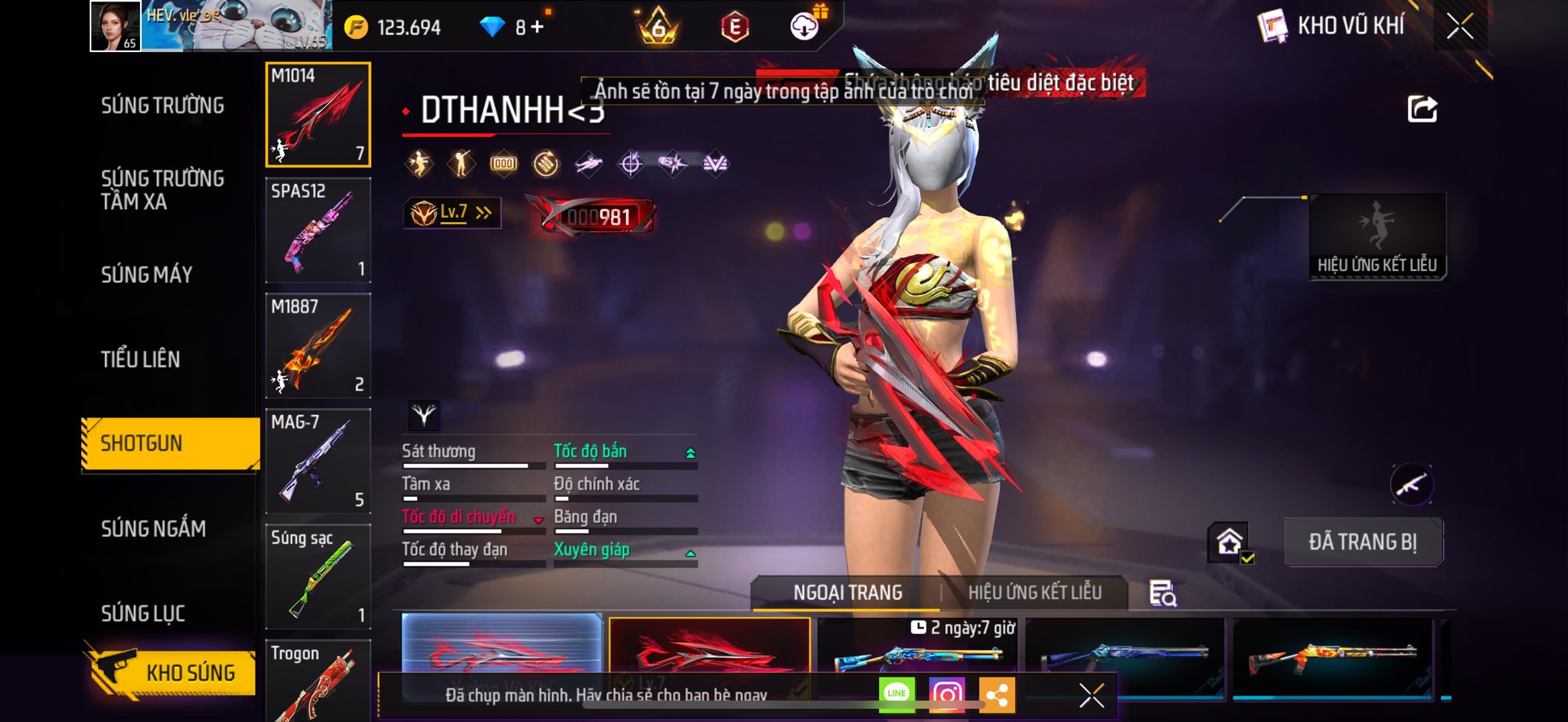Pick the M1887 weapon tile
The image size is (1568, 722).
[318, 346]
